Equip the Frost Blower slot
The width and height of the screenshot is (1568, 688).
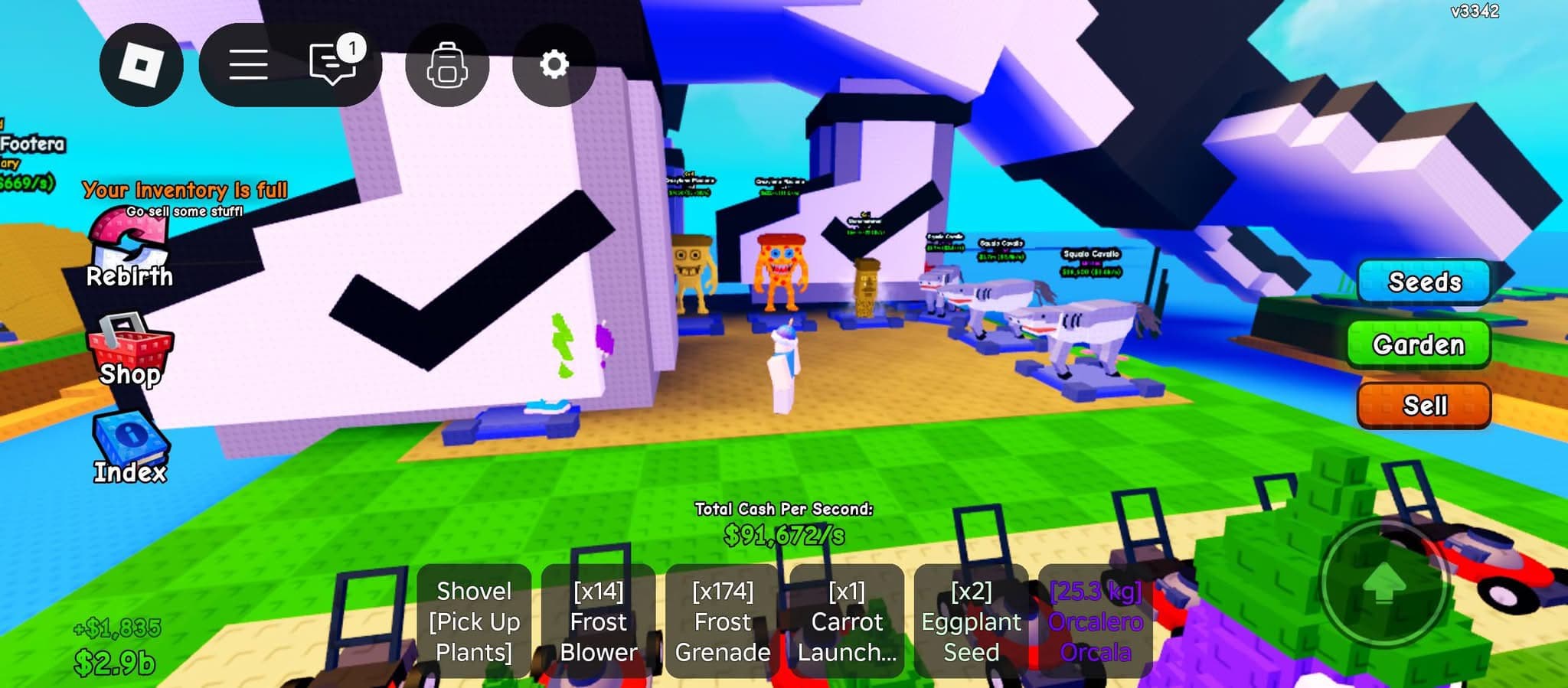point(598,621)
